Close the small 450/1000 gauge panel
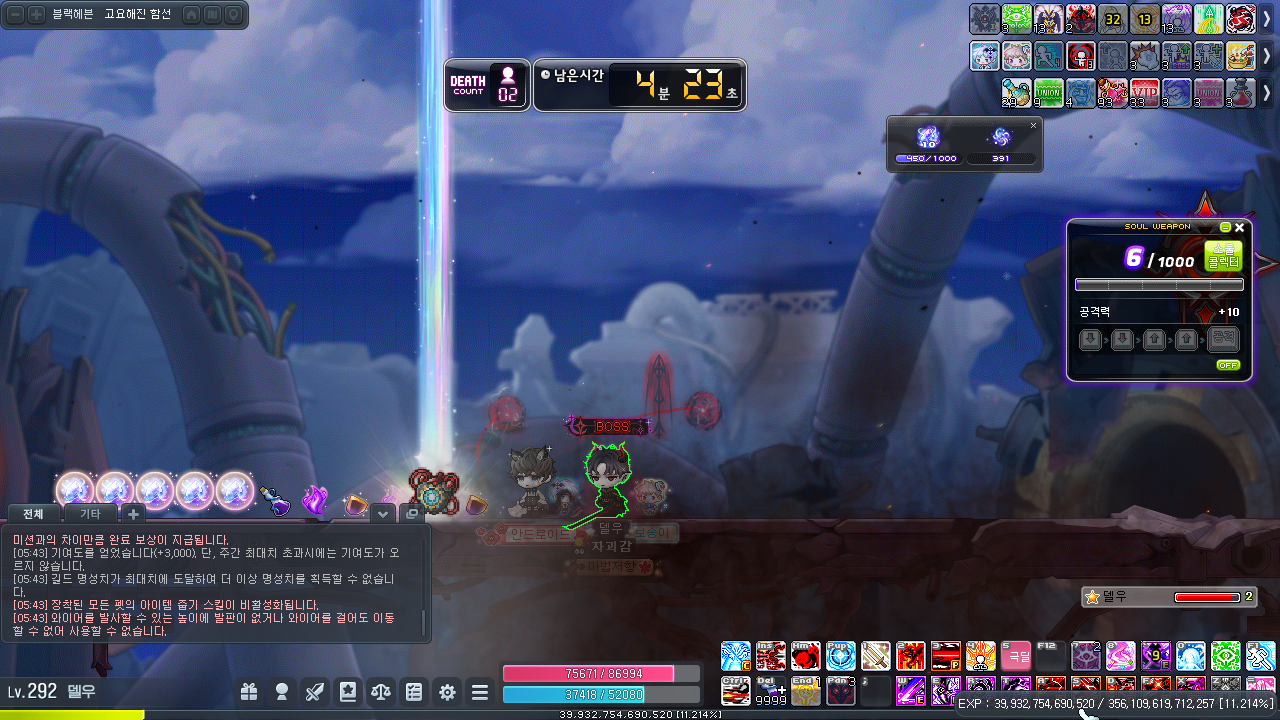Screen dimensions: 1280x720 click(1033, 125)
